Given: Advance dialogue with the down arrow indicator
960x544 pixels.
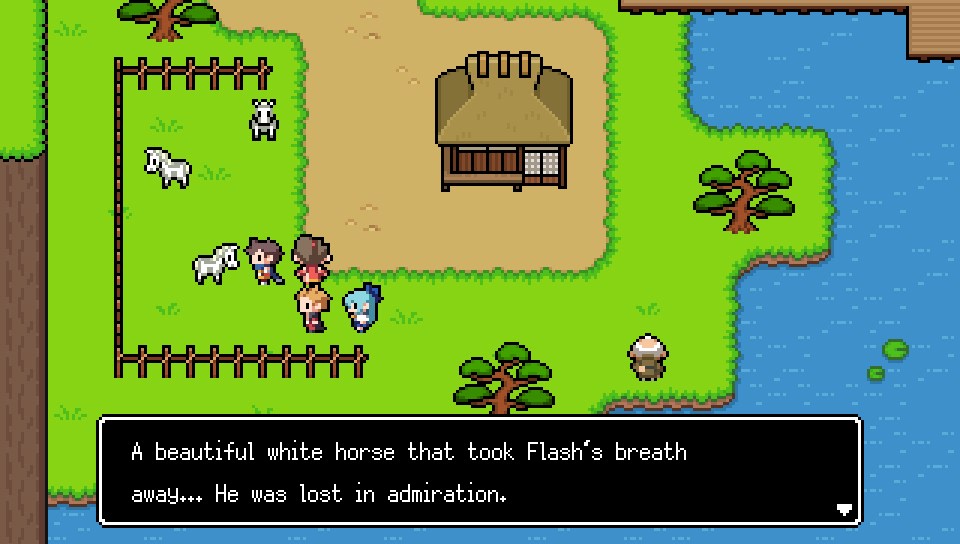Looking at the screenshot, I should click(x=844, y=509).
